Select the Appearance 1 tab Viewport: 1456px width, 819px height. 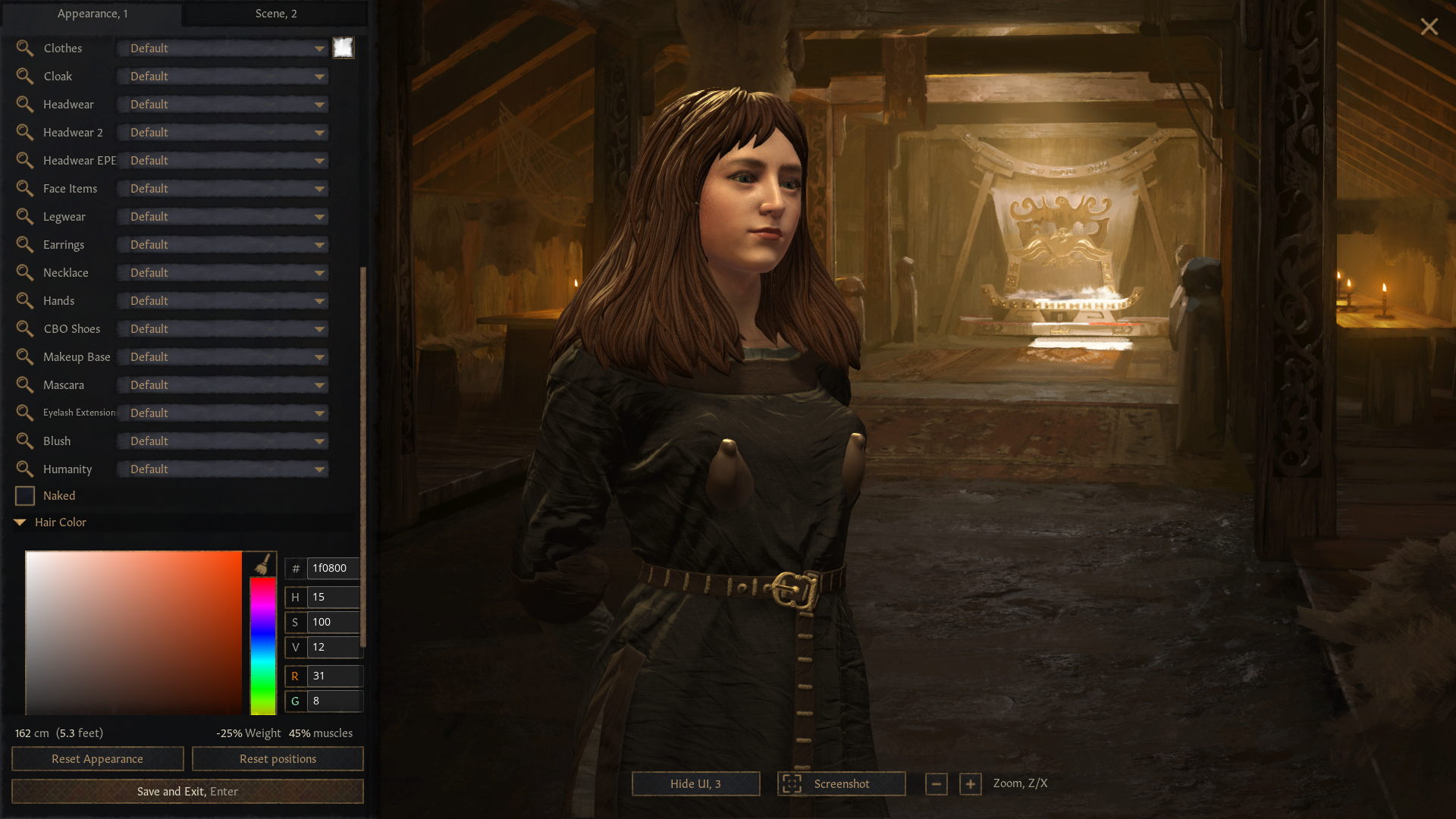(x=93, y=13)
